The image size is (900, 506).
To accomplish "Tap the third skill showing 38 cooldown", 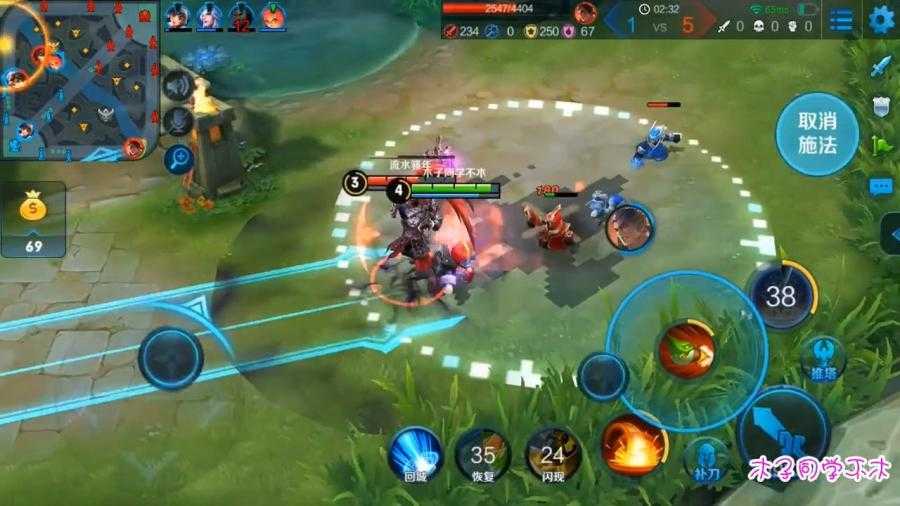I will [781, 295].
